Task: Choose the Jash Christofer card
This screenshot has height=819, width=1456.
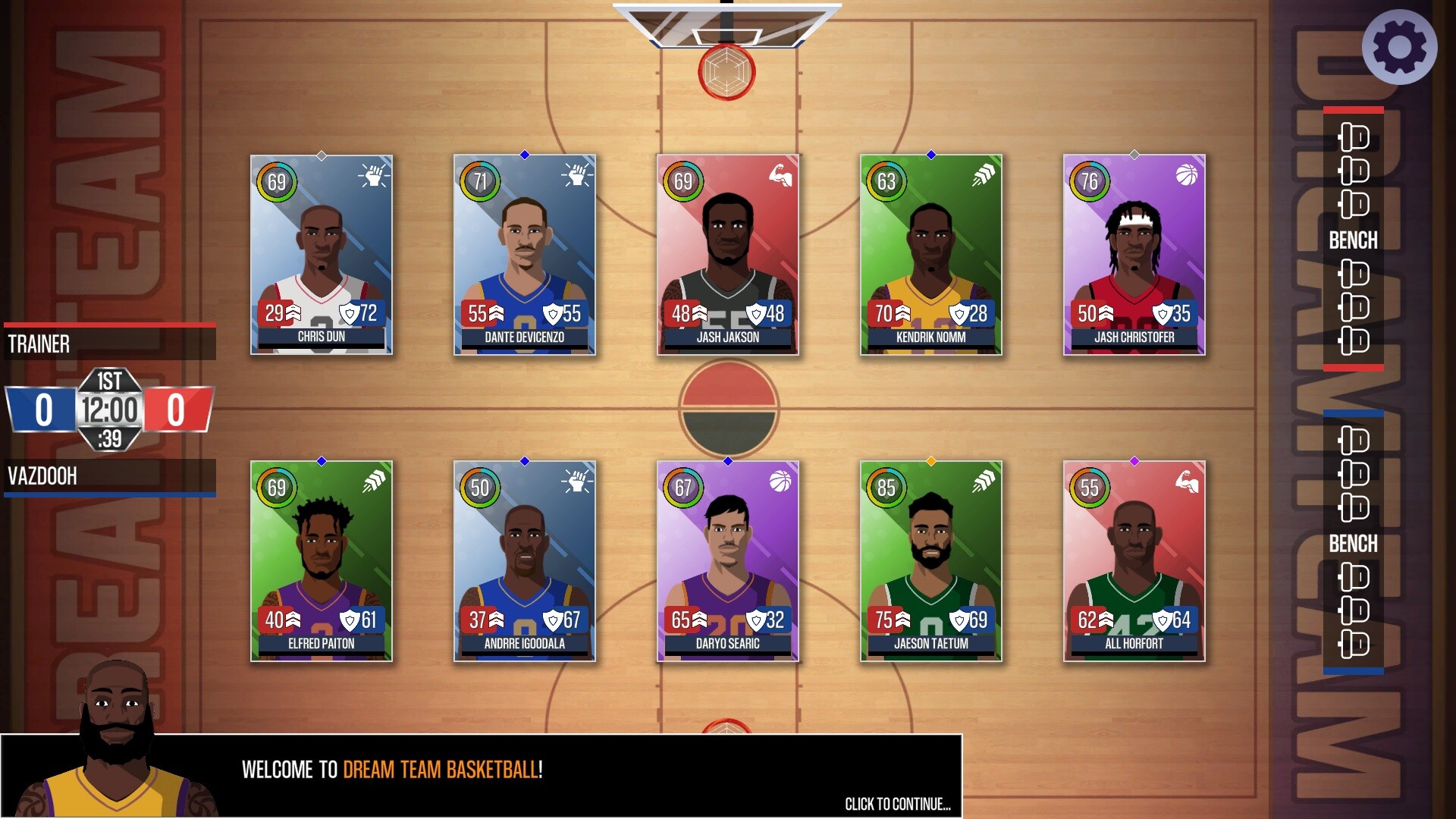Action: pyautogui.click(x=1134, y=255)
